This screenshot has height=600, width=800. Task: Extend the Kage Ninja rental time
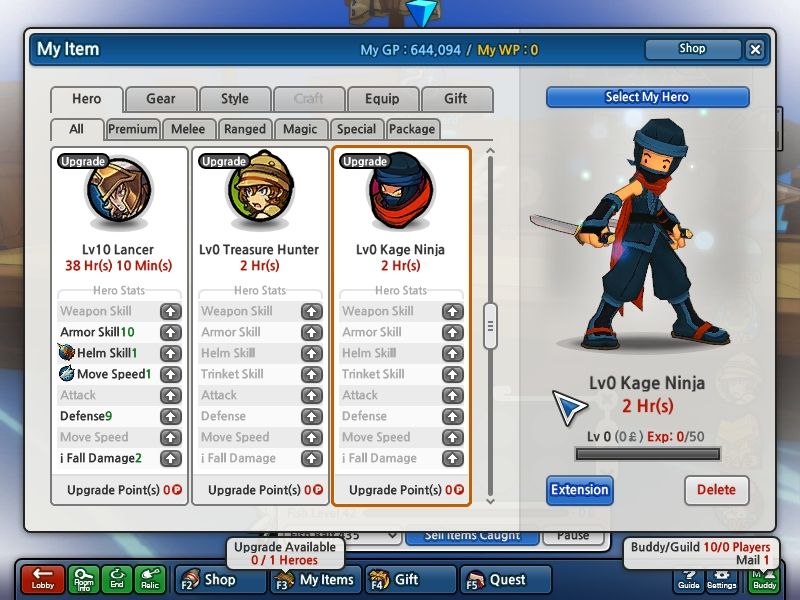point(580,490)
